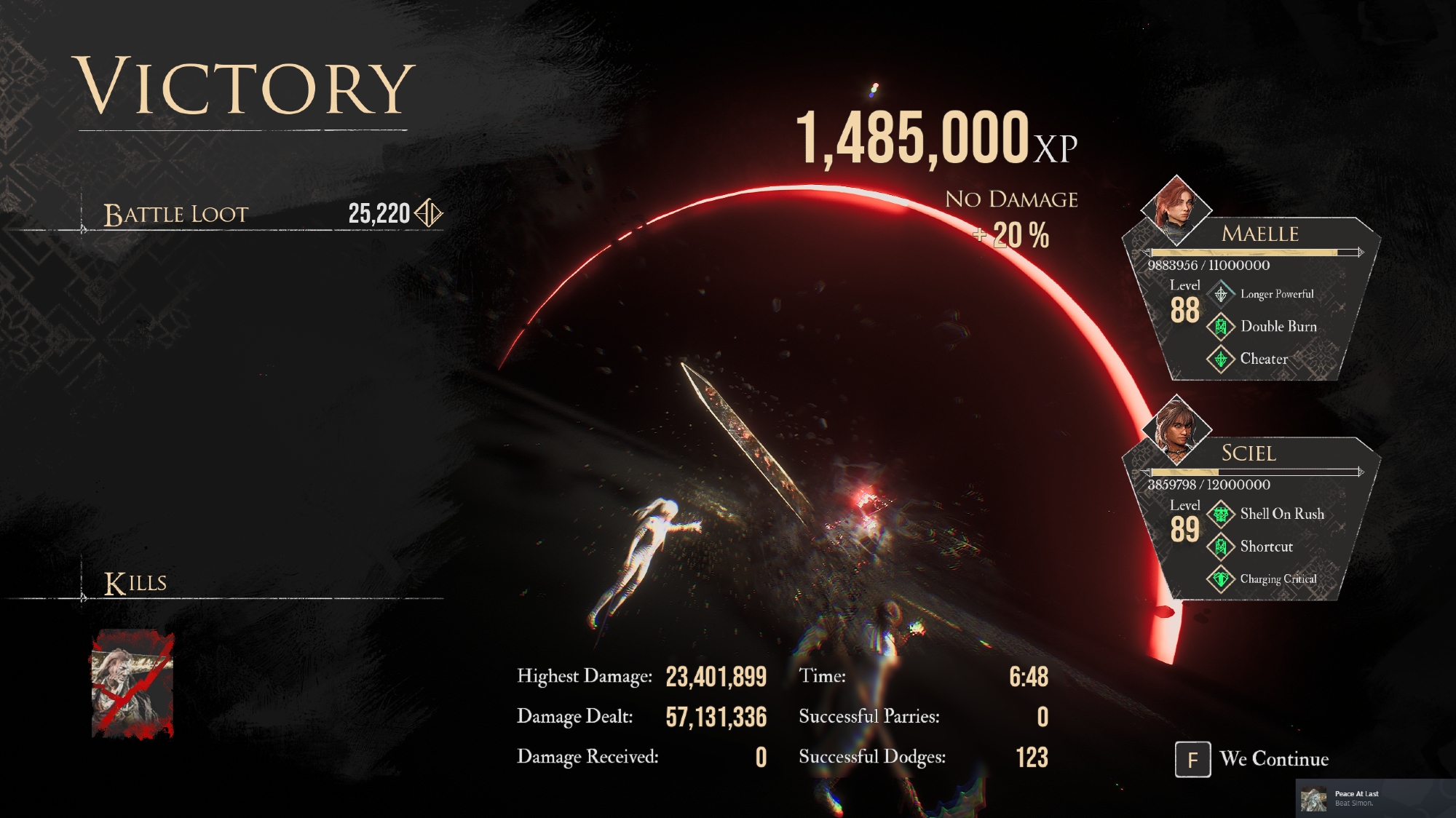Screen dimensions: 1456x818
Task: Open Sciel's character panel
Action: click(1249, 453)
